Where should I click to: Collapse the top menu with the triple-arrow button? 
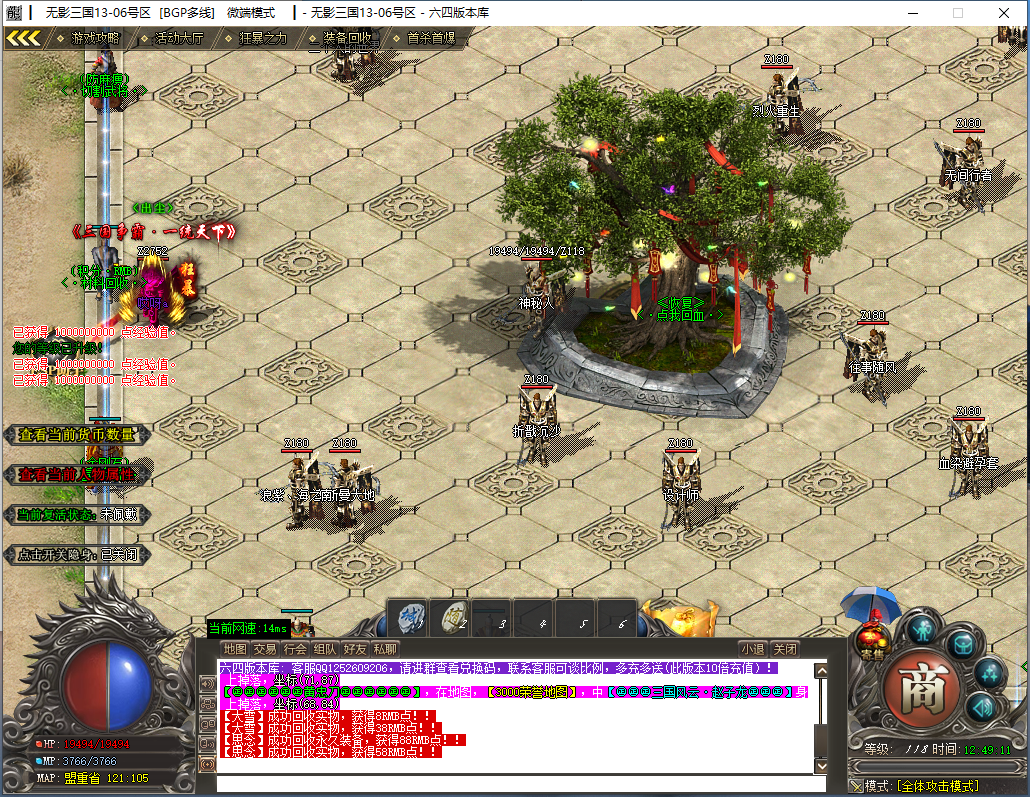point(24,38)
